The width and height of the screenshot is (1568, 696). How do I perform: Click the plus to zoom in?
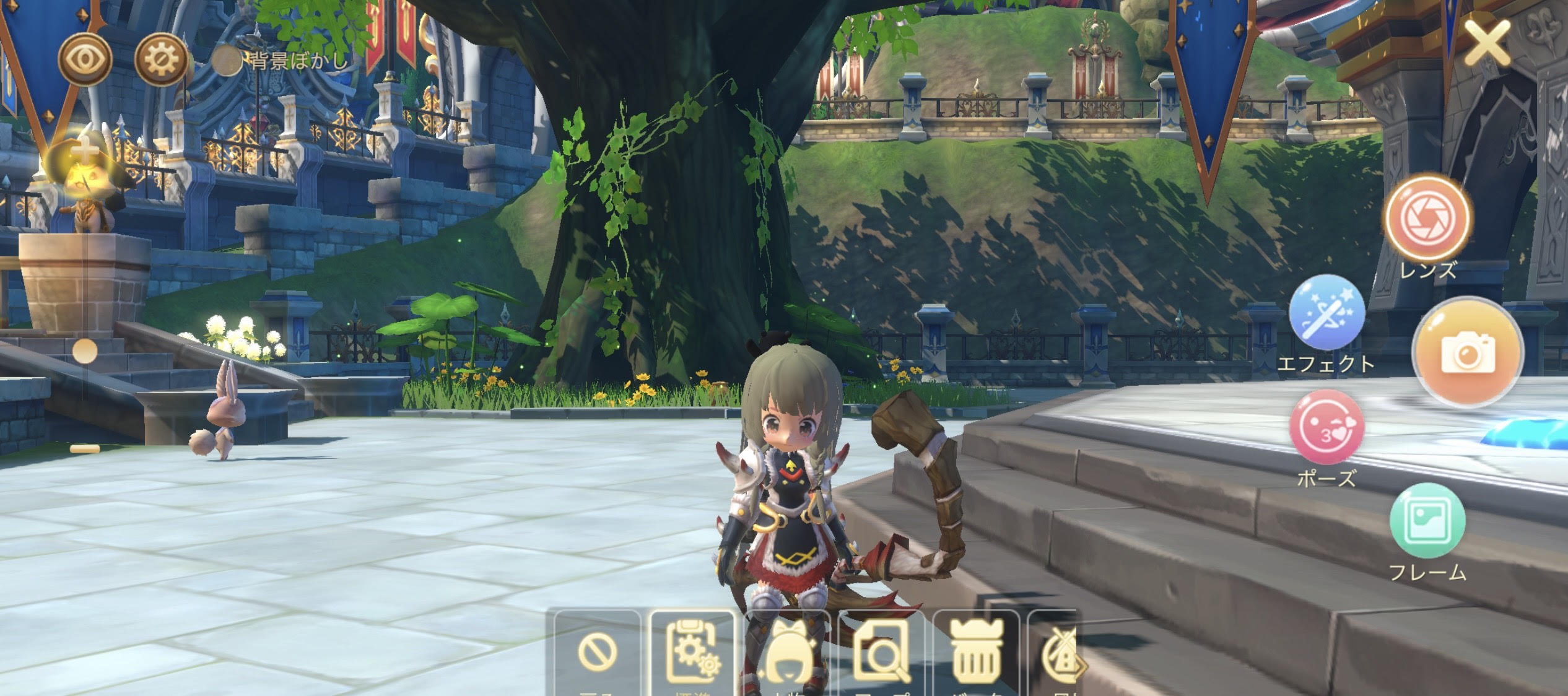(x=85, y=149)
